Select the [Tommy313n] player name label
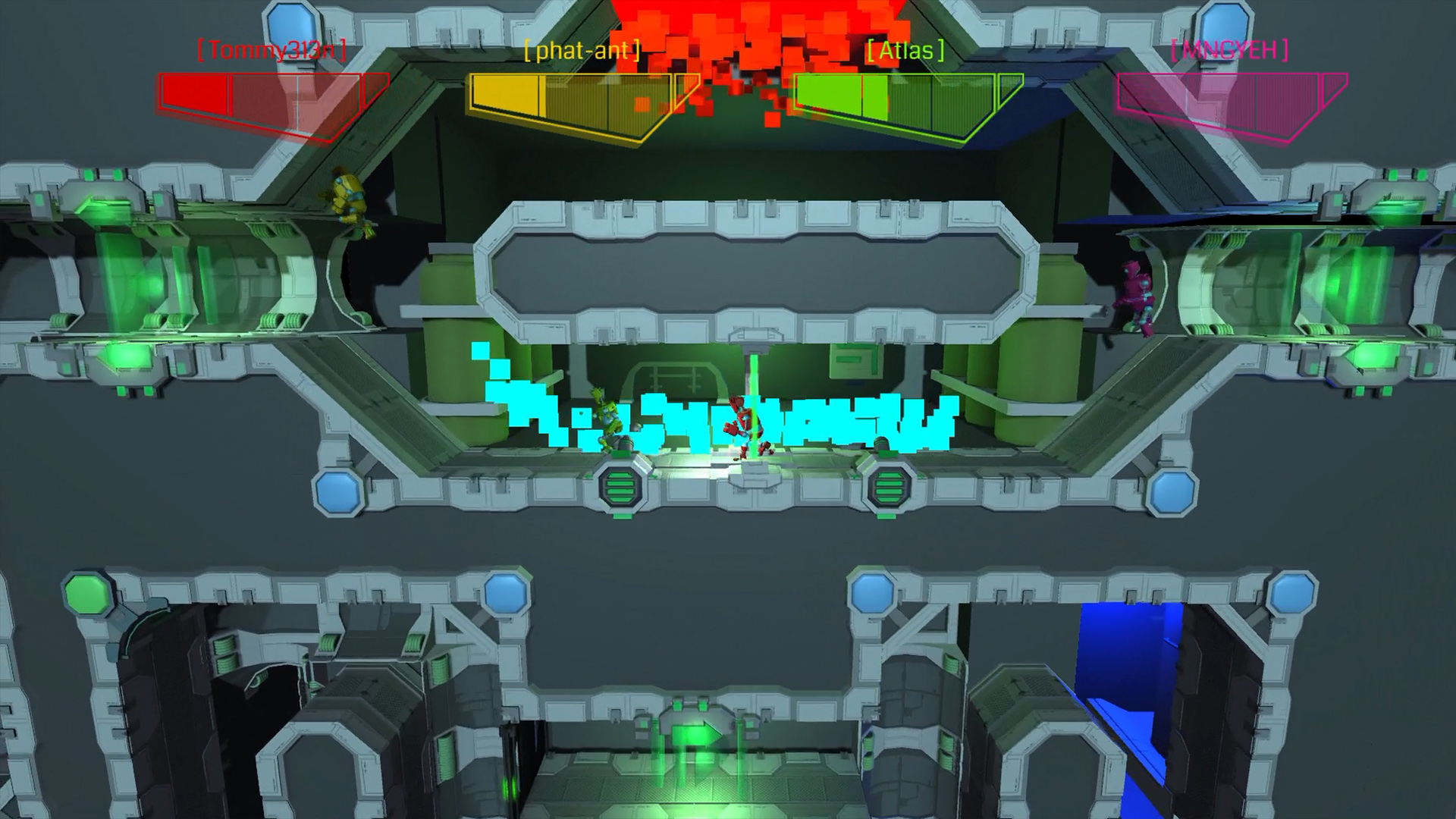 click(271, 52)
